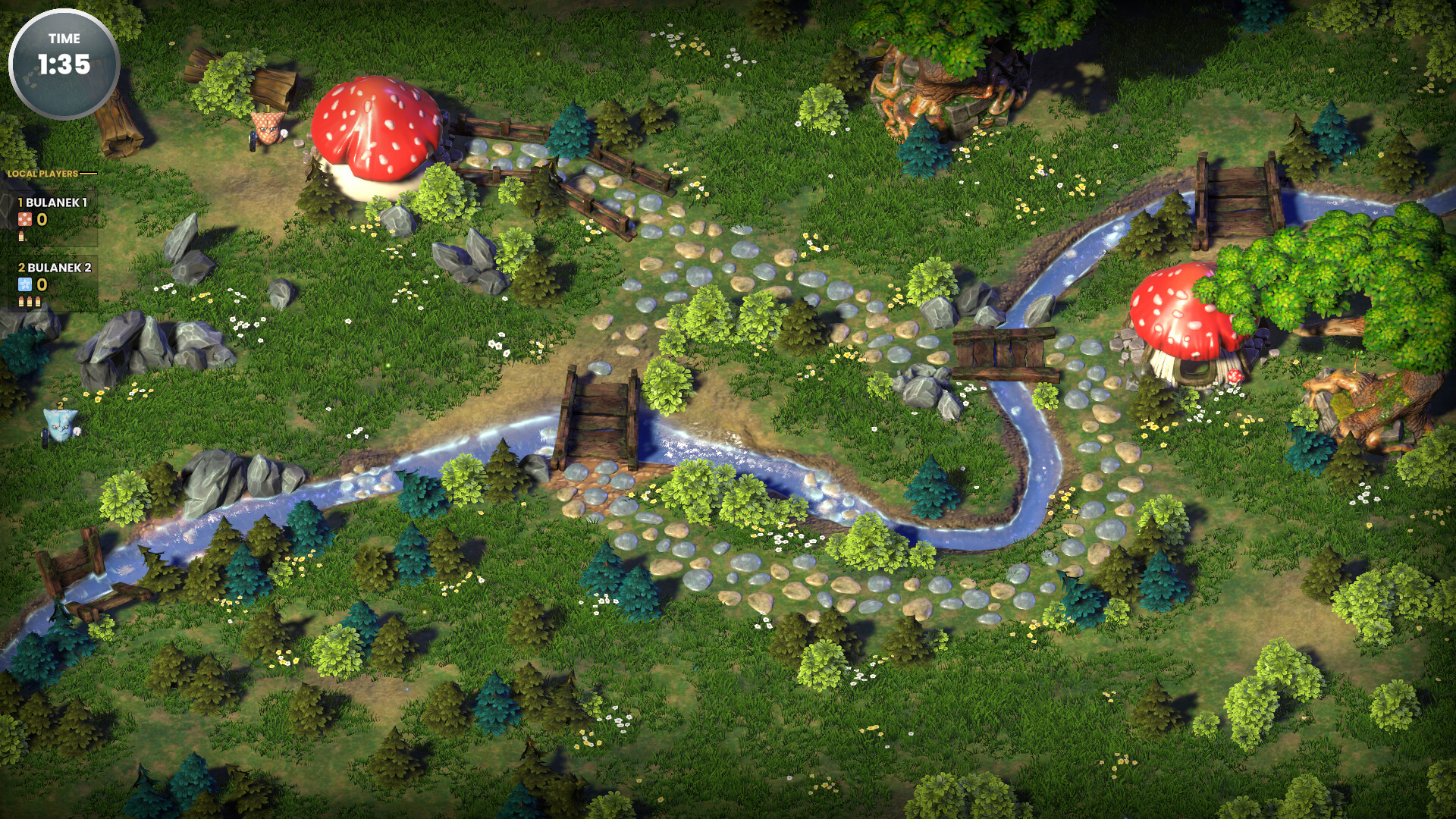This screenshot has width=1456, height=819.
Task: Click Bulanek 1's score value of 0
Action: 42,219
